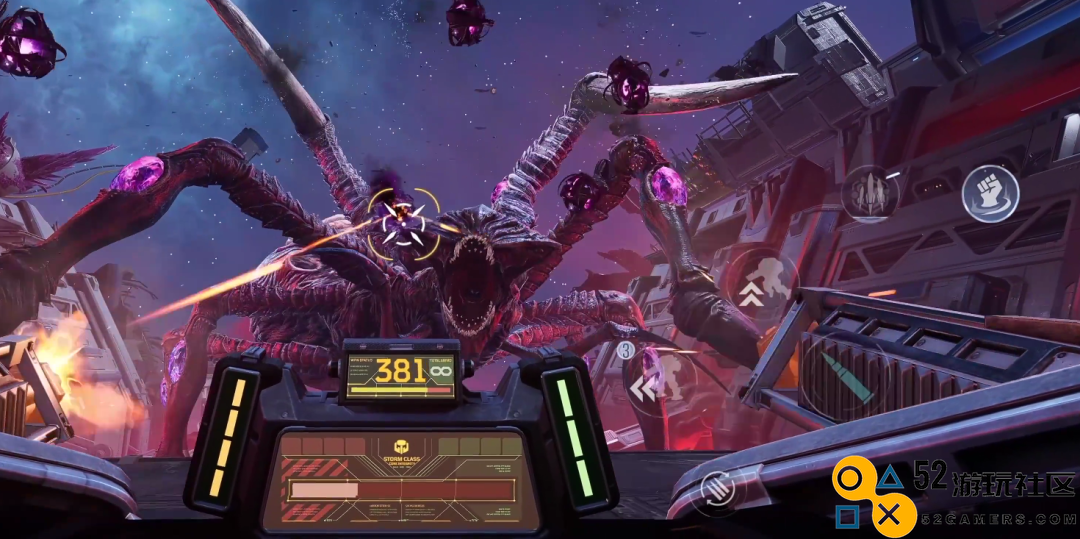Activate the raised fist melee ability
Screen dimensions: 1080x539
990,194
